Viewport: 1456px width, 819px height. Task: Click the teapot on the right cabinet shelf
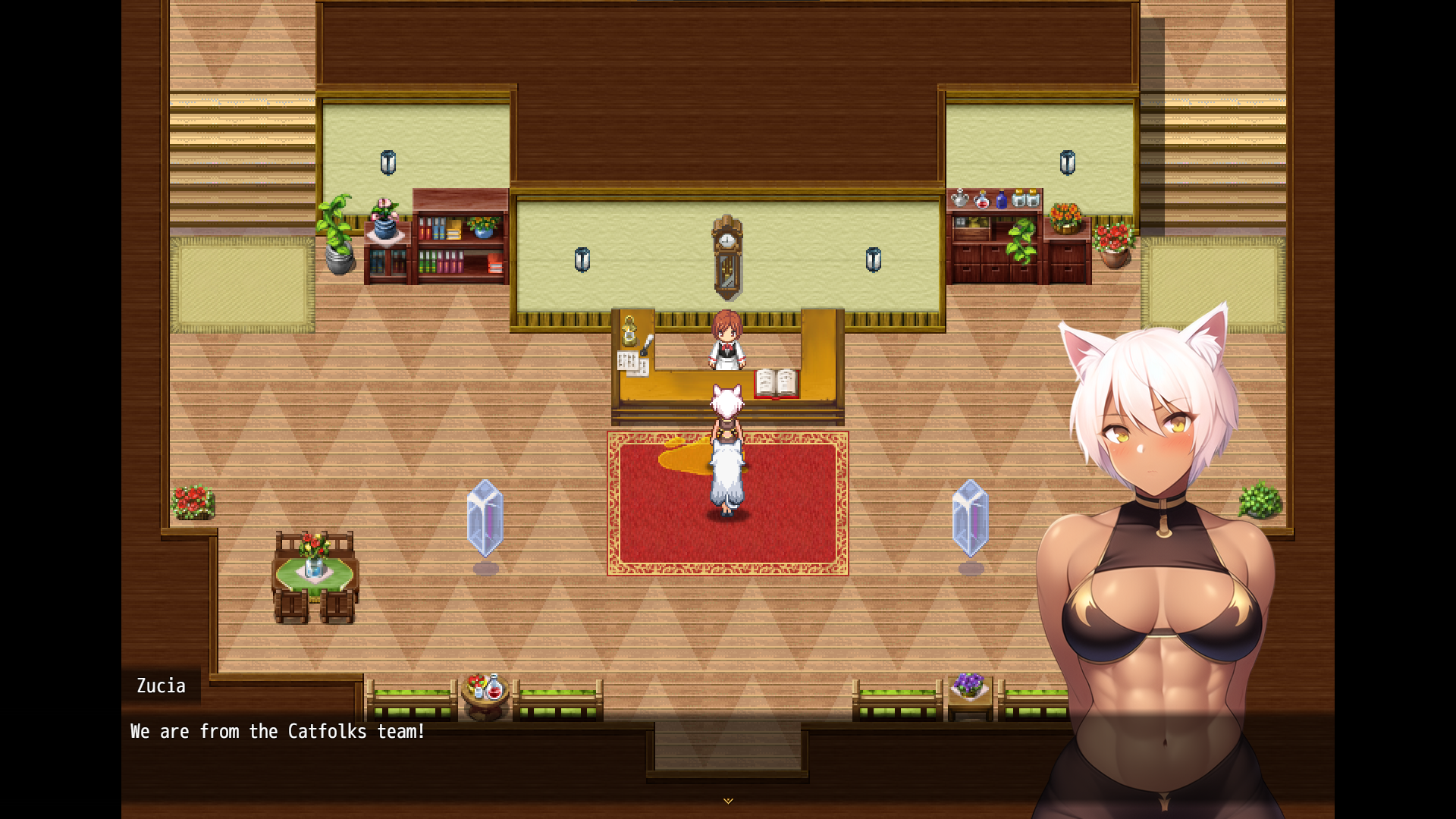tap(960, 199)
